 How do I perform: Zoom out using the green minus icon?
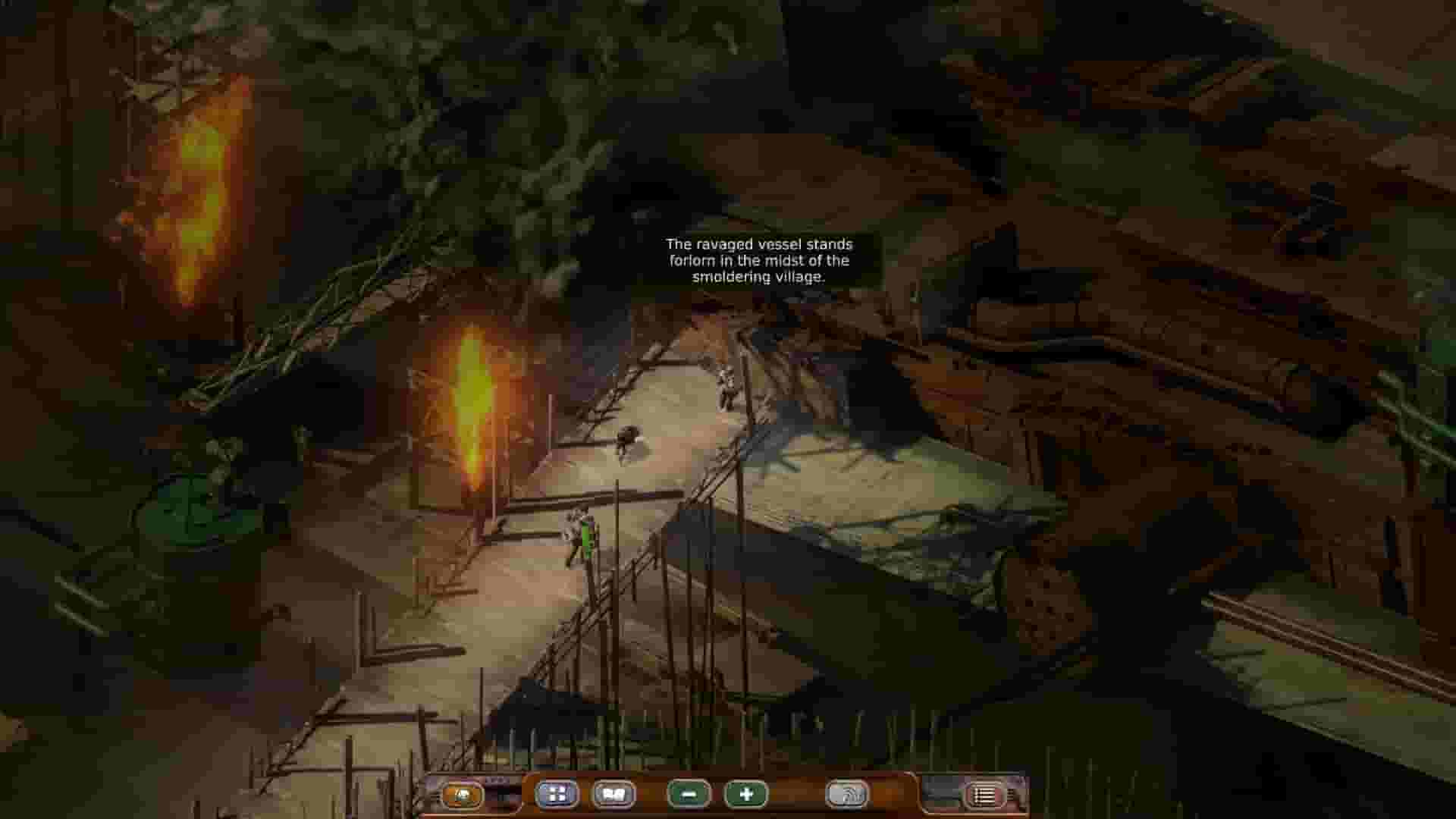(x=689, y=795)
